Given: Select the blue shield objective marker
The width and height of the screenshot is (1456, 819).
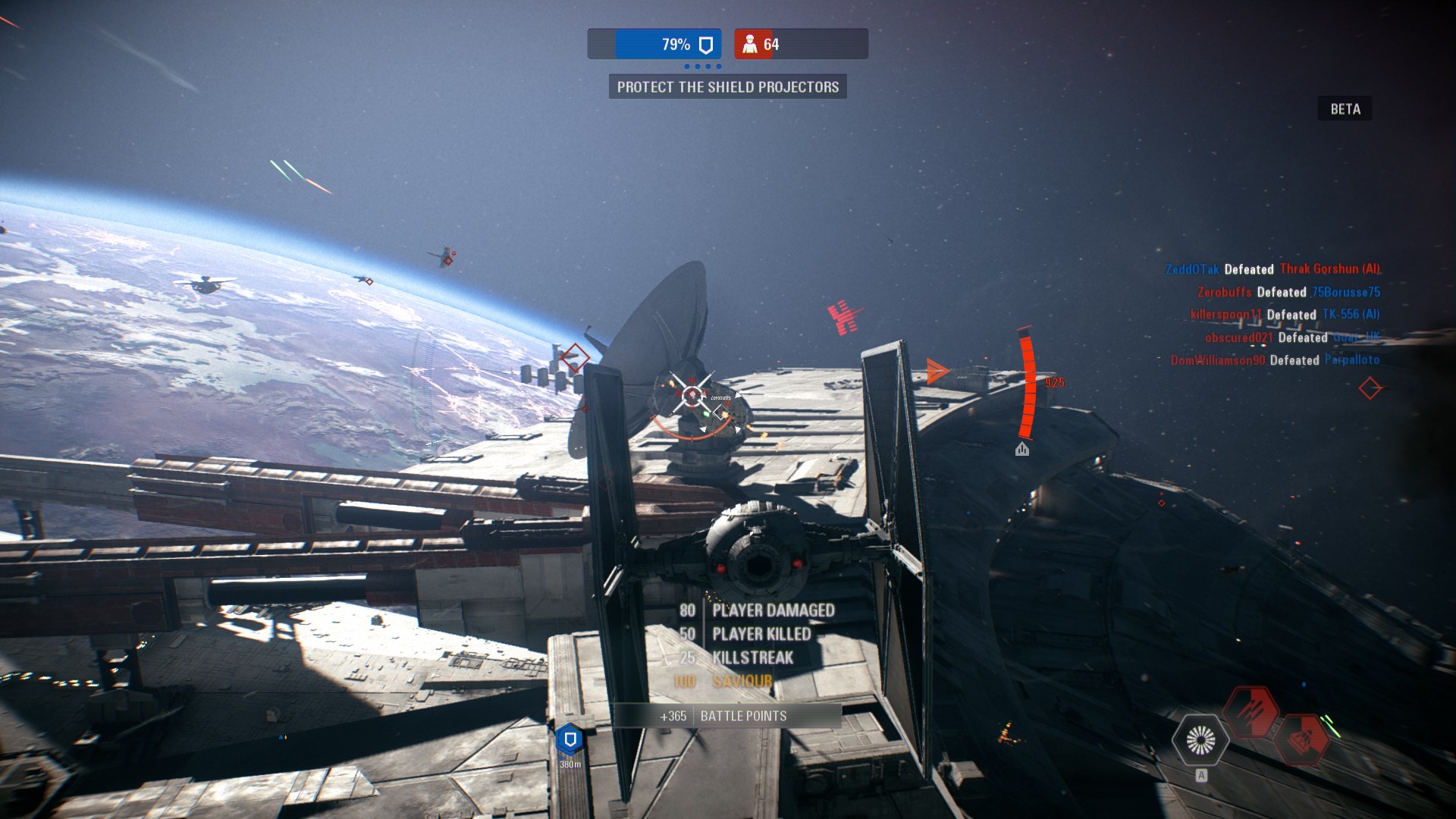Looking at the screenshot, I should coord(570,739).
